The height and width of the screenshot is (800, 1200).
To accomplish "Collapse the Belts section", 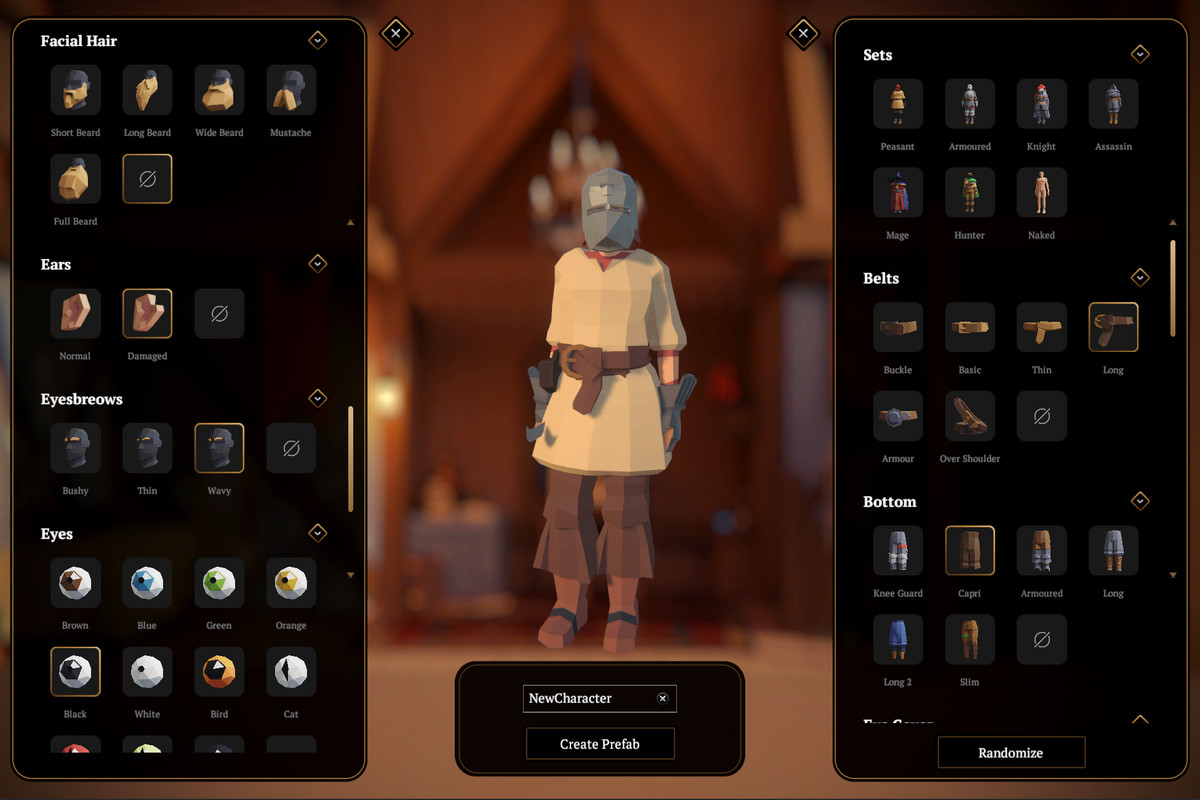I will 1139,277.
